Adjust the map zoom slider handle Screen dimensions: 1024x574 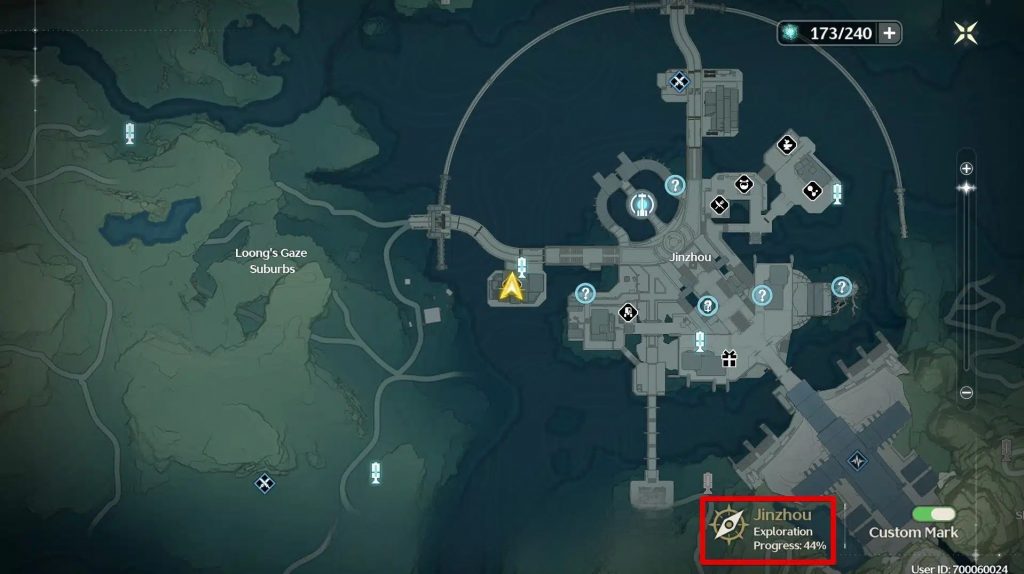point(966,187)
